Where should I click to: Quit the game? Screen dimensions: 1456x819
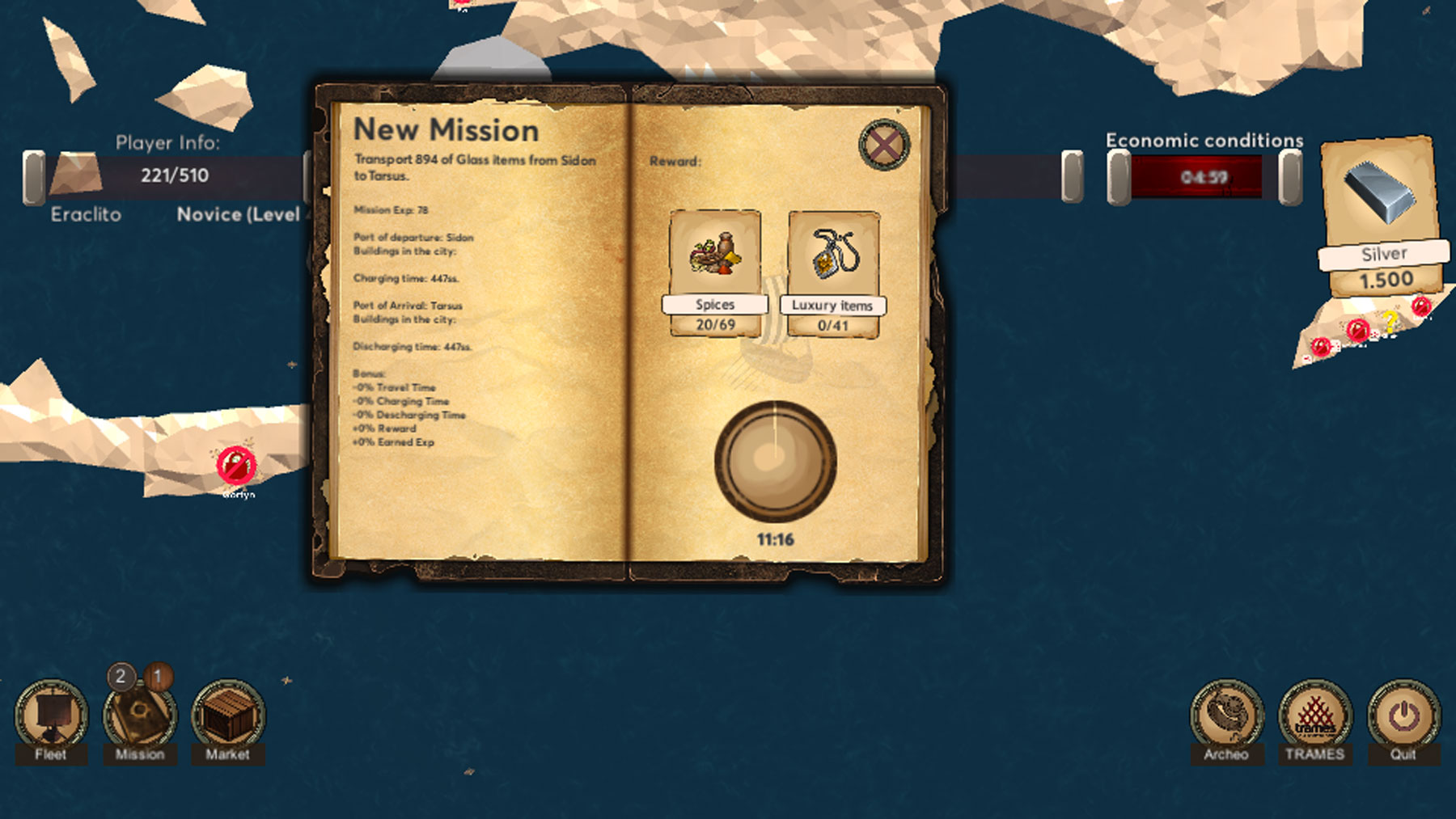tap(1403, 716)
